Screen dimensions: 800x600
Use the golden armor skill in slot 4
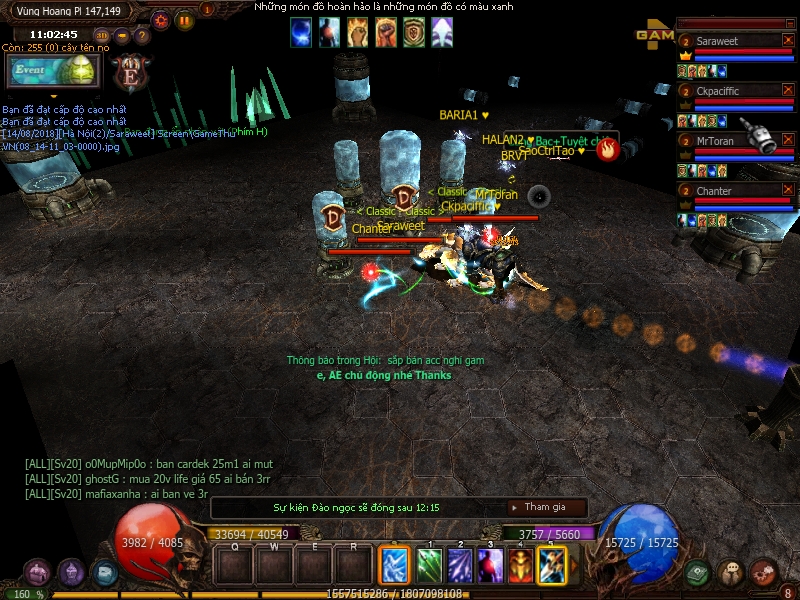click(x=520, y=565)
